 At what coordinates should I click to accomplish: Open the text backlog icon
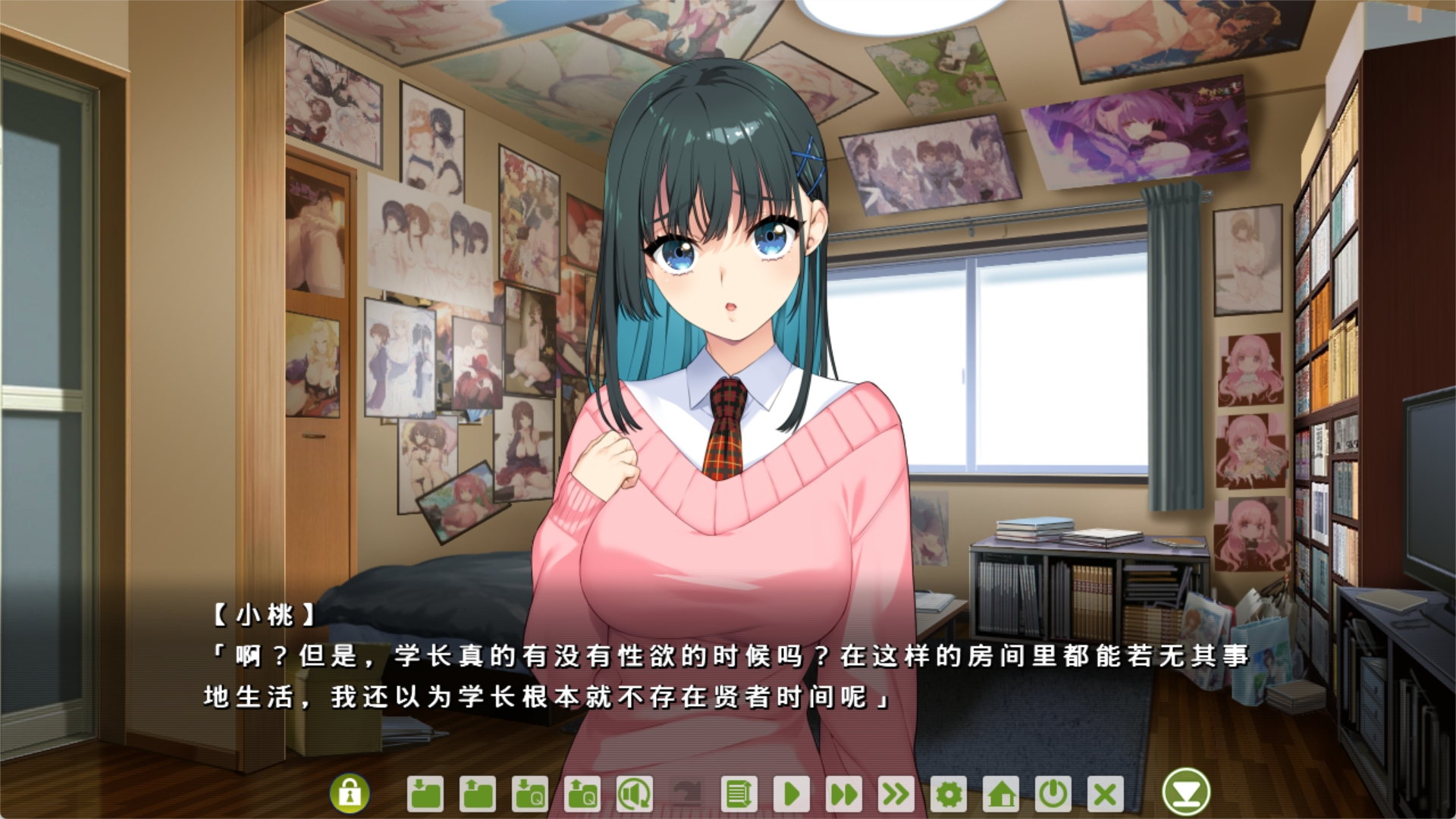[x=737, y=794]
